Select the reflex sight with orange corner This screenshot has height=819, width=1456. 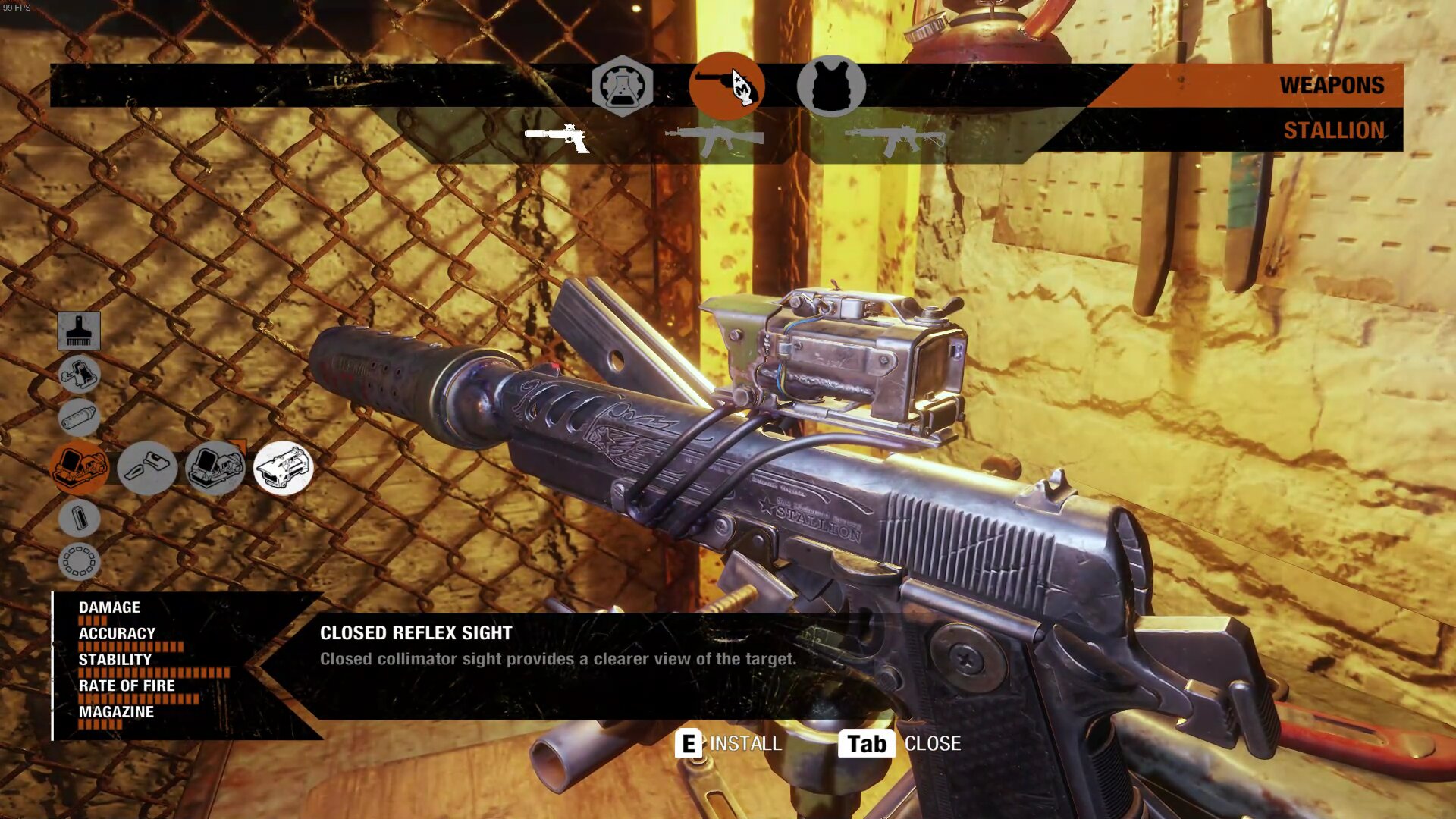click(x=215, y=468)
